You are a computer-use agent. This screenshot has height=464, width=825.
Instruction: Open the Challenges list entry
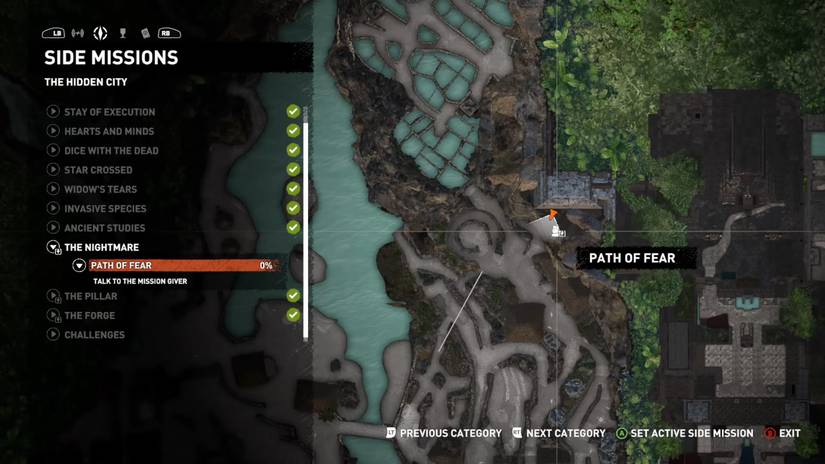[x=94, y=335]
